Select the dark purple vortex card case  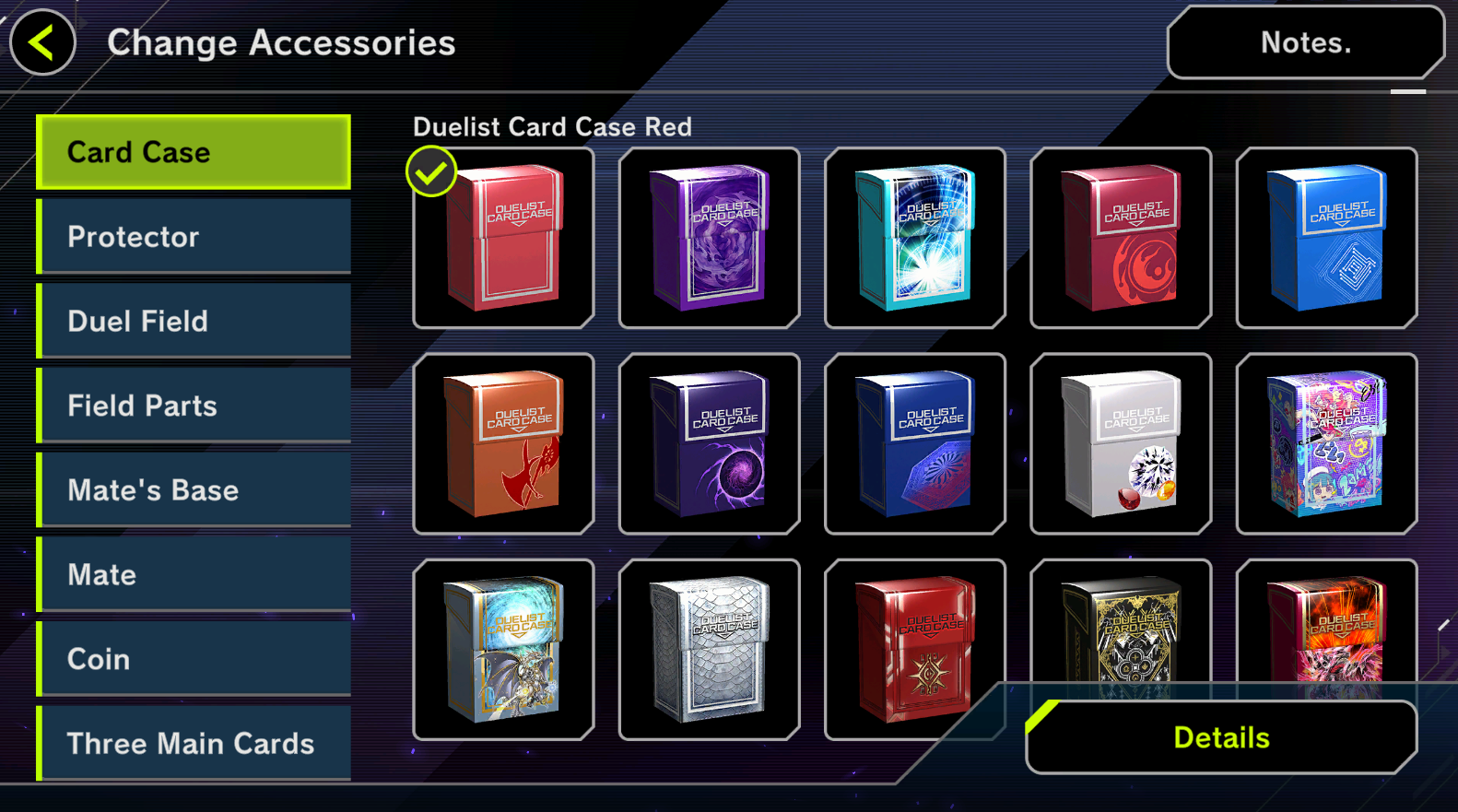click(709, 443)
